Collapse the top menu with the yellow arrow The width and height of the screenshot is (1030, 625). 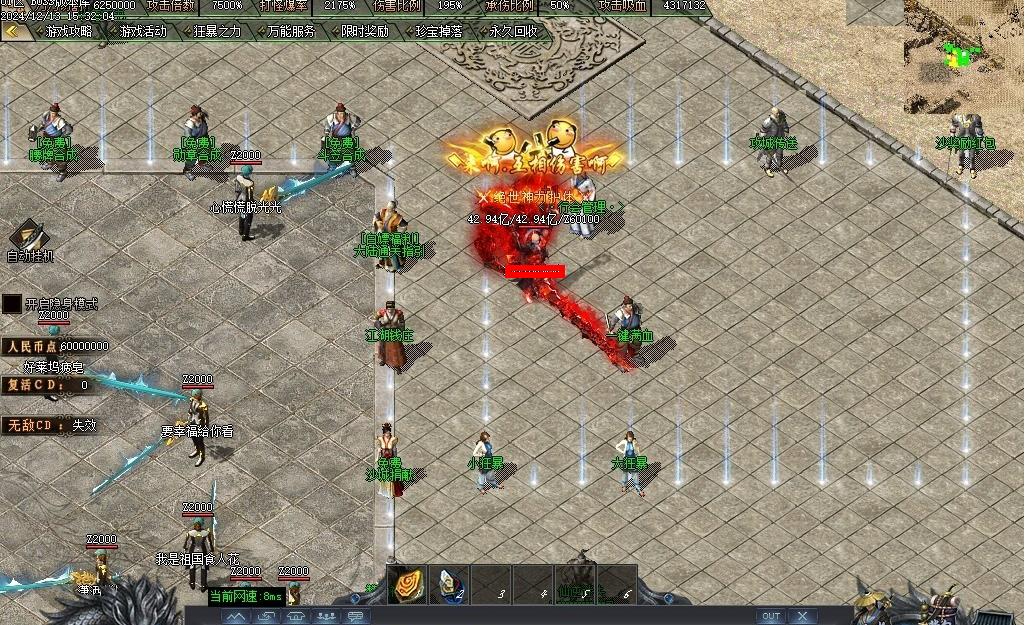pyautogui.click(x=13, y=31)
